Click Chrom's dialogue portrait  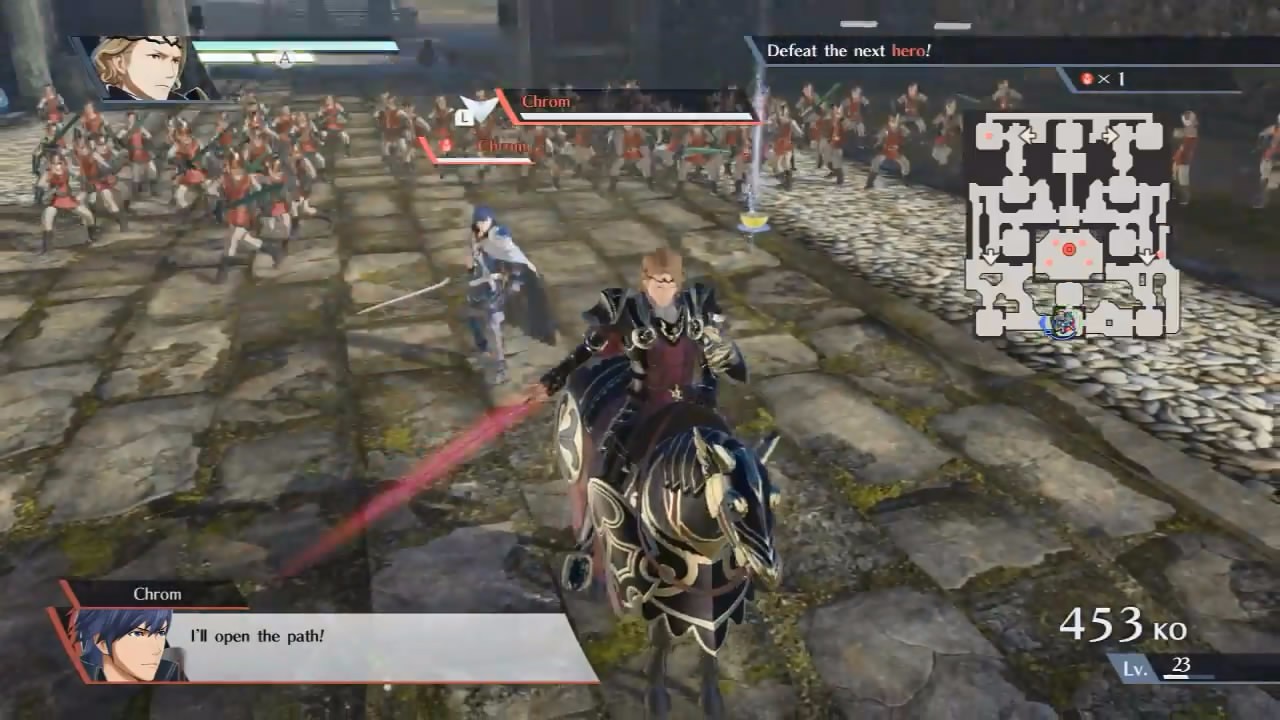[x=122, y=646]
